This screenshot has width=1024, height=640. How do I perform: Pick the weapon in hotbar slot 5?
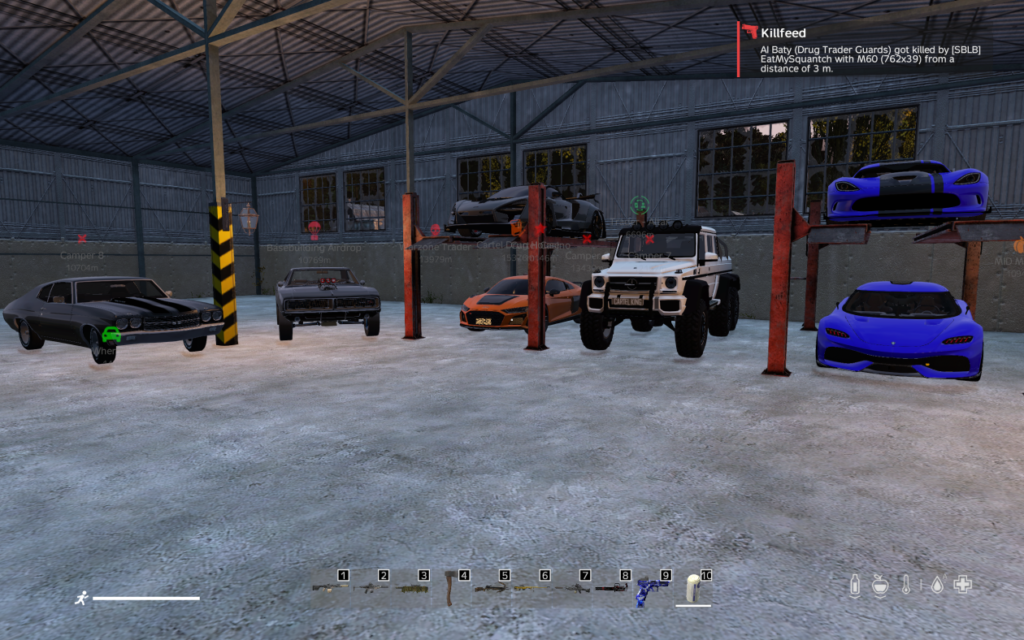click(490, 588)
